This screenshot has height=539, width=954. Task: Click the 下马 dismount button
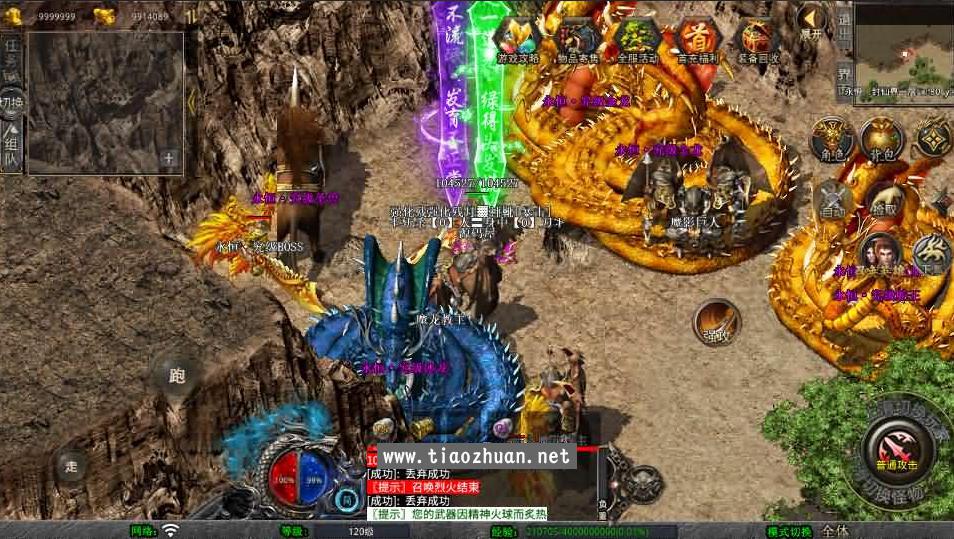[x=931, y=254]
